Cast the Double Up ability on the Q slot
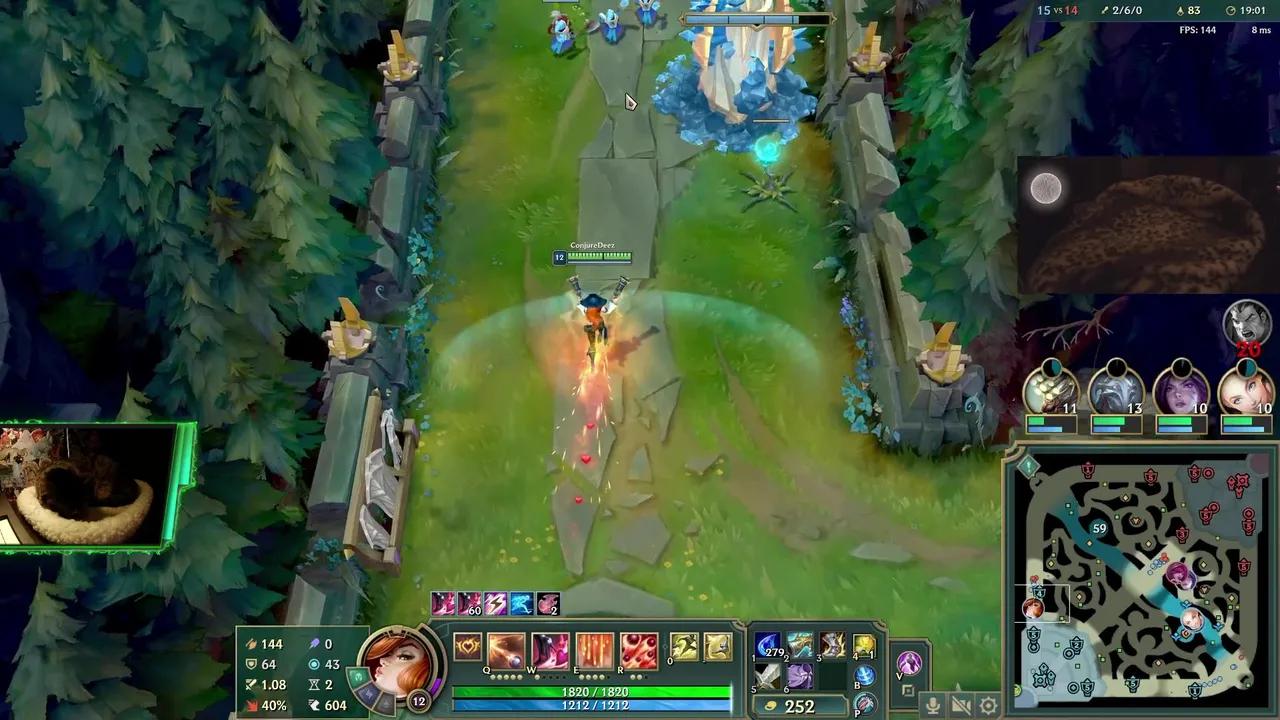 tap(504, 650)
